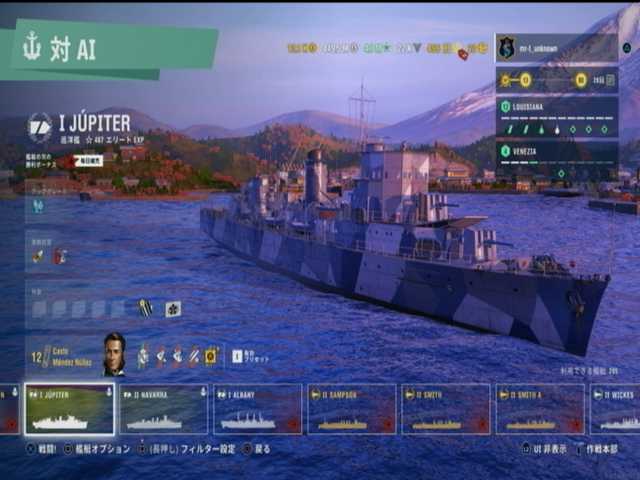Open the mr-t_unknown player profile panel

coord(556,48)
